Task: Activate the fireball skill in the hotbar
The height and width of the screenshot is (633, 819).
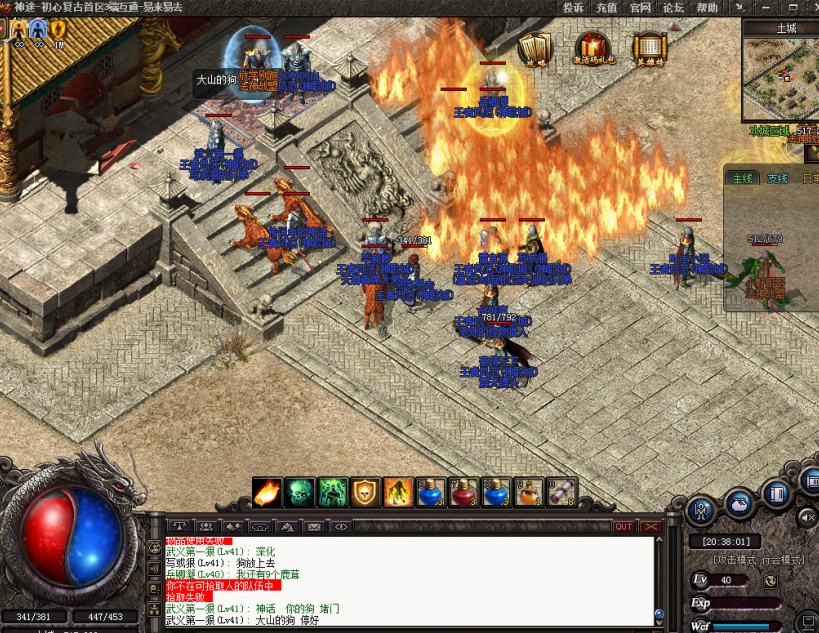Action: (267, 492)
